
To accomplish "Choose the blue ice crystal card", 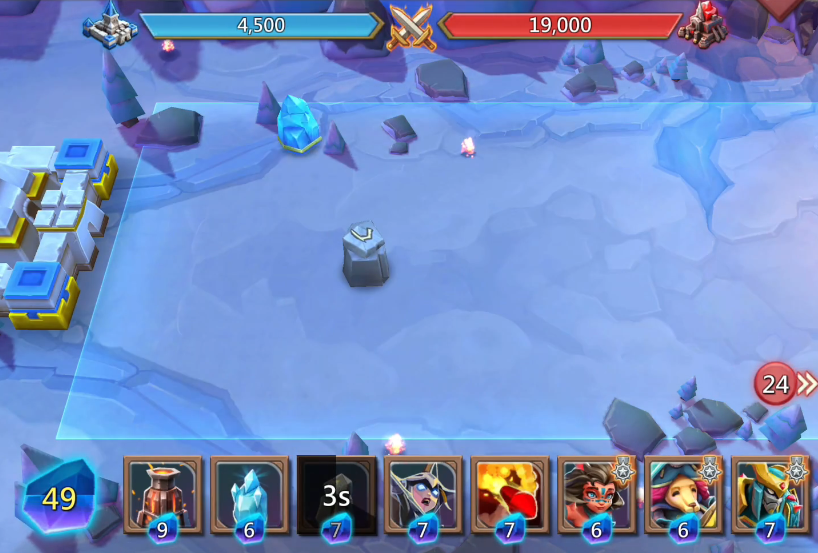I will [x=249, y=494].
